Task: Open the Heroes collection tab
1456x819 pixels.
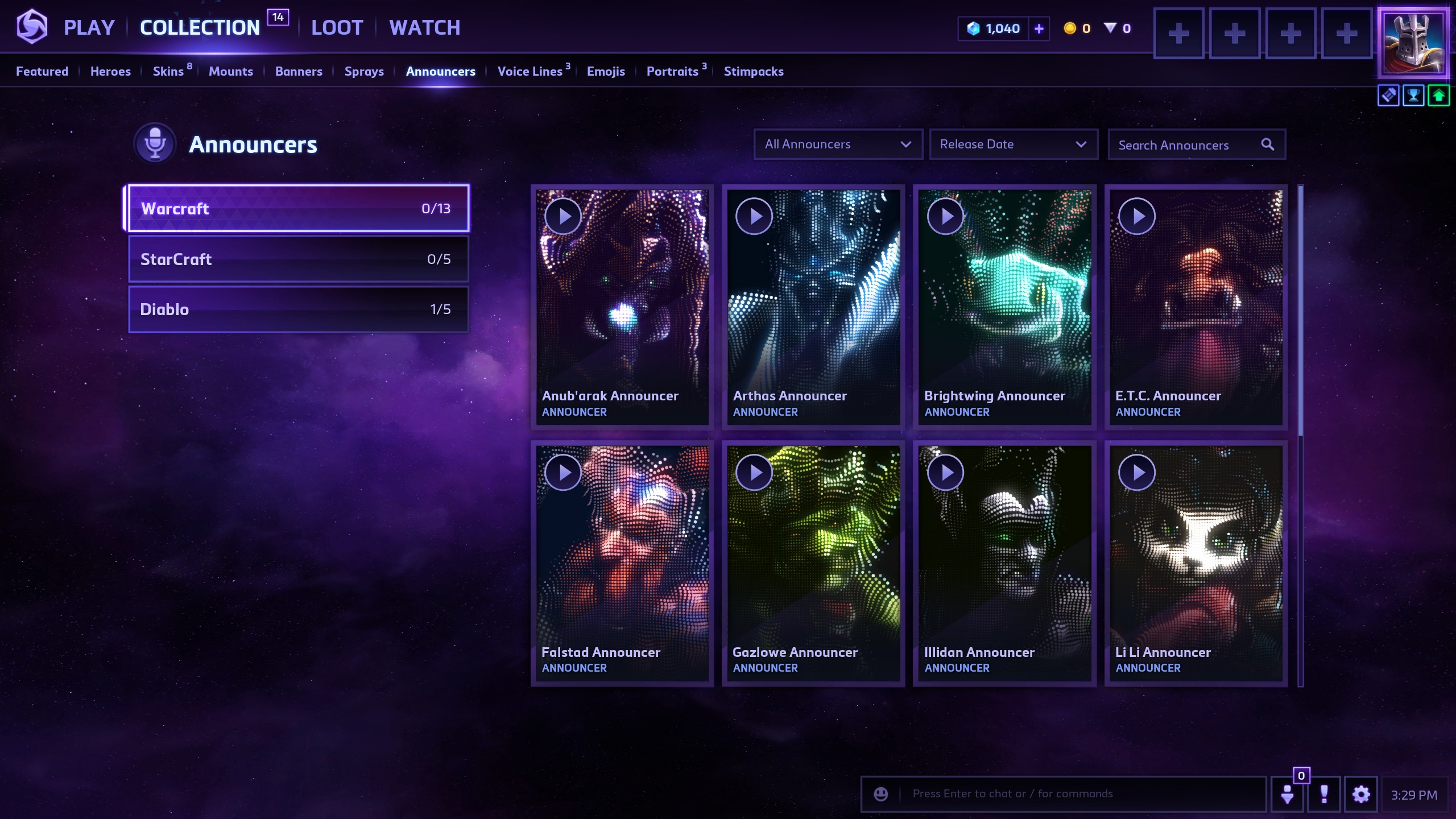Action: [x=110, y=71]
